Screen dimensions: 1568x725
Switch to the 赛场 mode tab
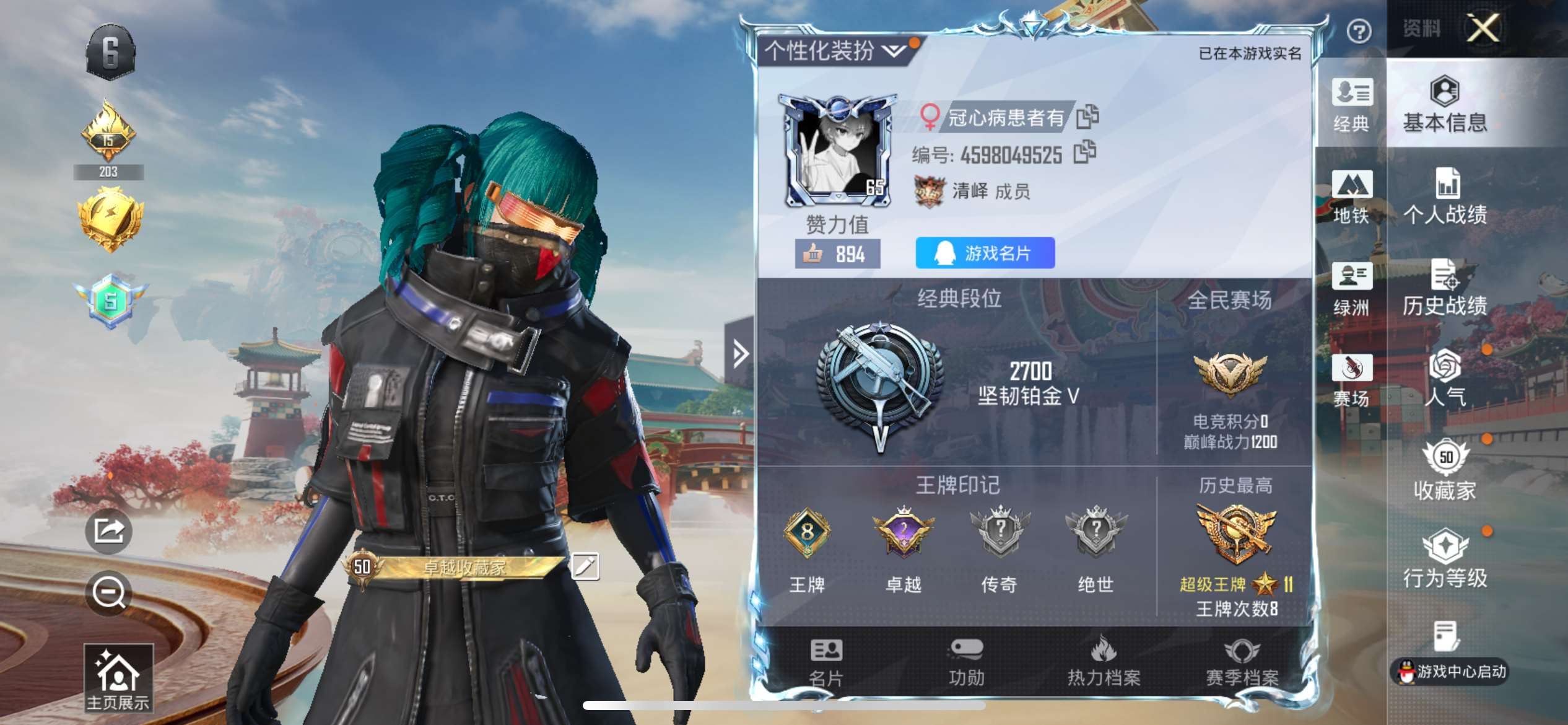point(1351,380)
